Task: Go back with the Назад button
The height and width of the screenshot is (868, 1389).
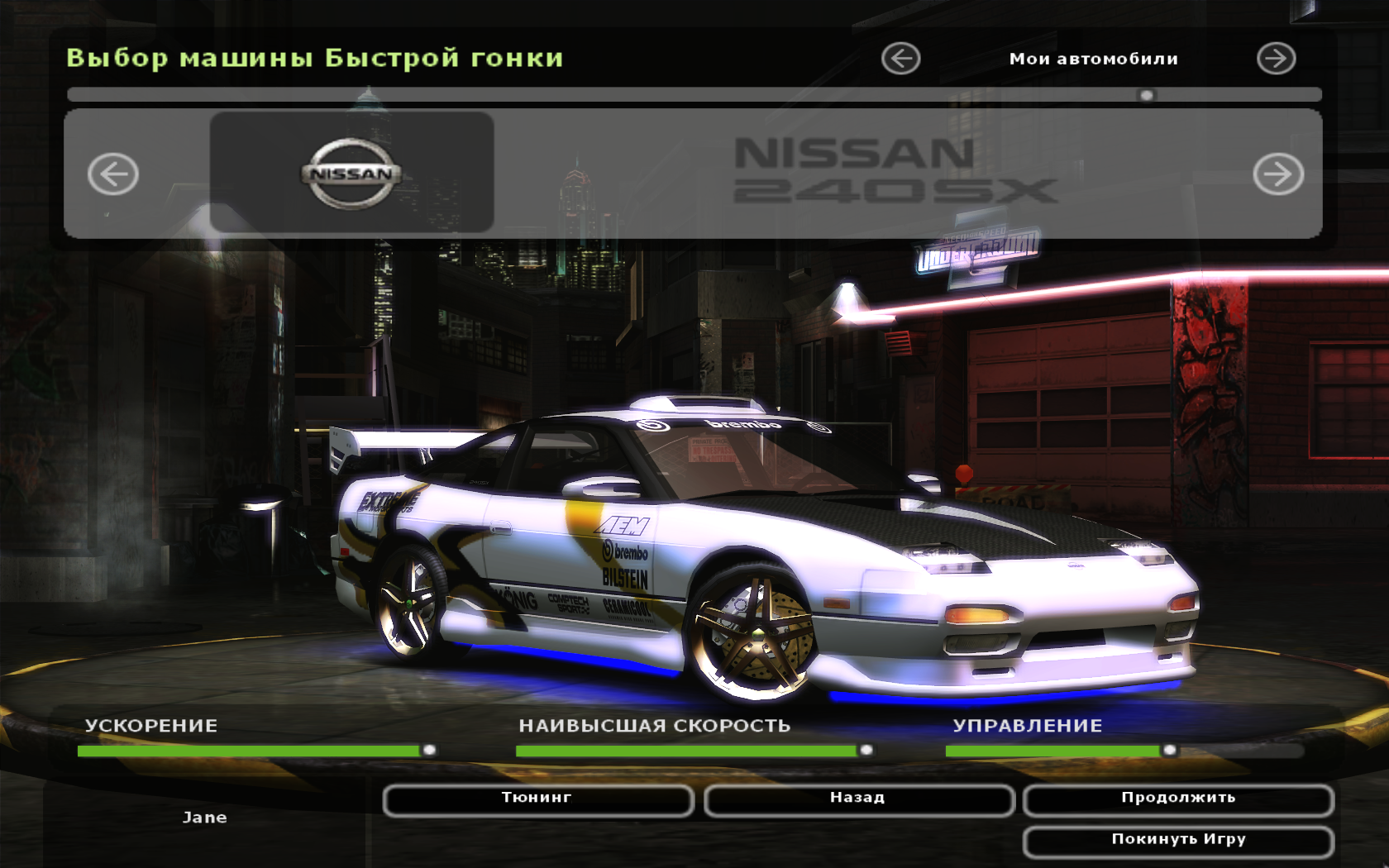Action: [x=858, y=799]
